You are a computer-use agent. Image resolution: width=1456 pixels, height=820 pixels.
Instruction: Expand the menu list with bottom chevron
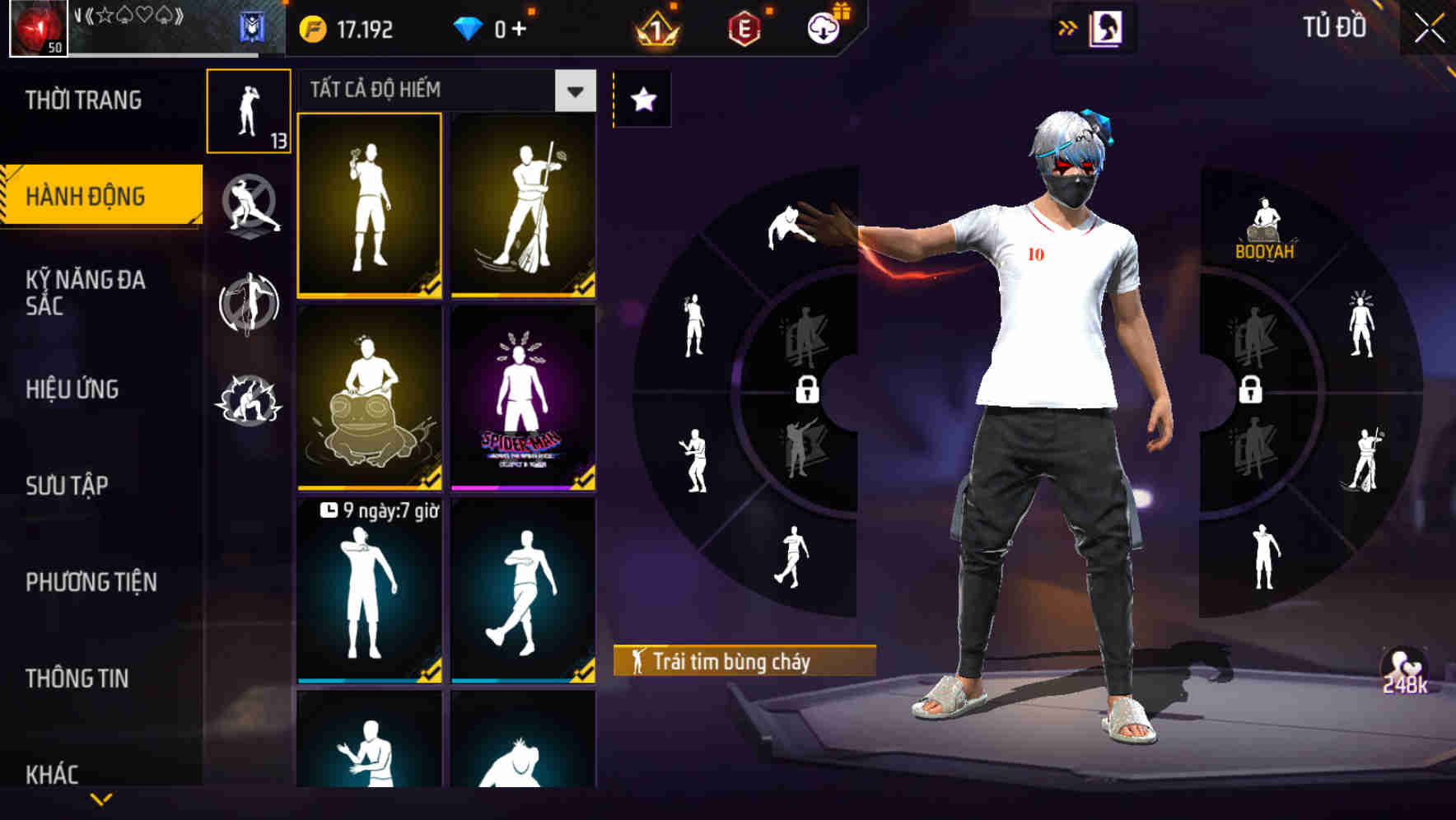pos(101,800)
